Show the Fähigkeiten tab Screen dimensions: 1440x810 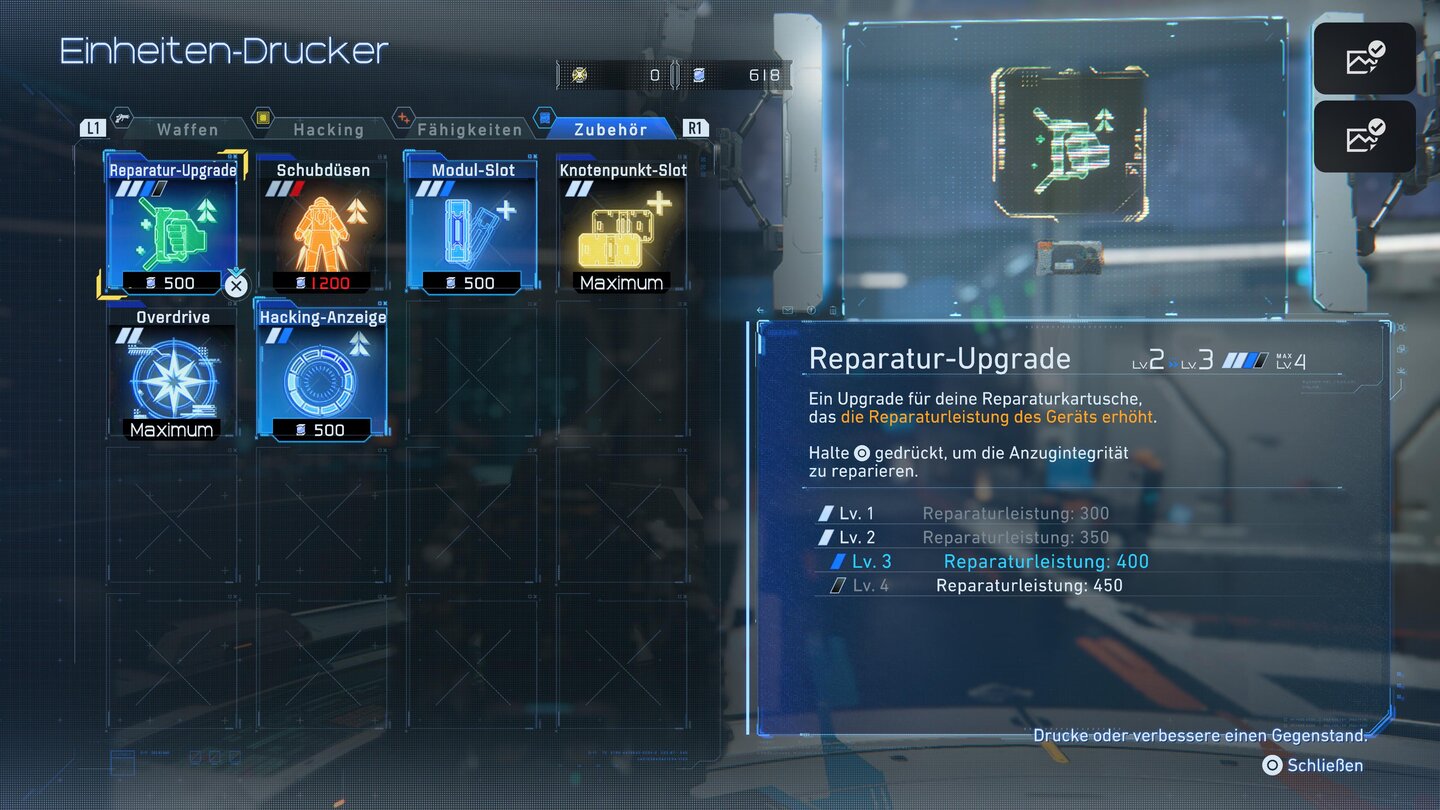click(469, 129)
